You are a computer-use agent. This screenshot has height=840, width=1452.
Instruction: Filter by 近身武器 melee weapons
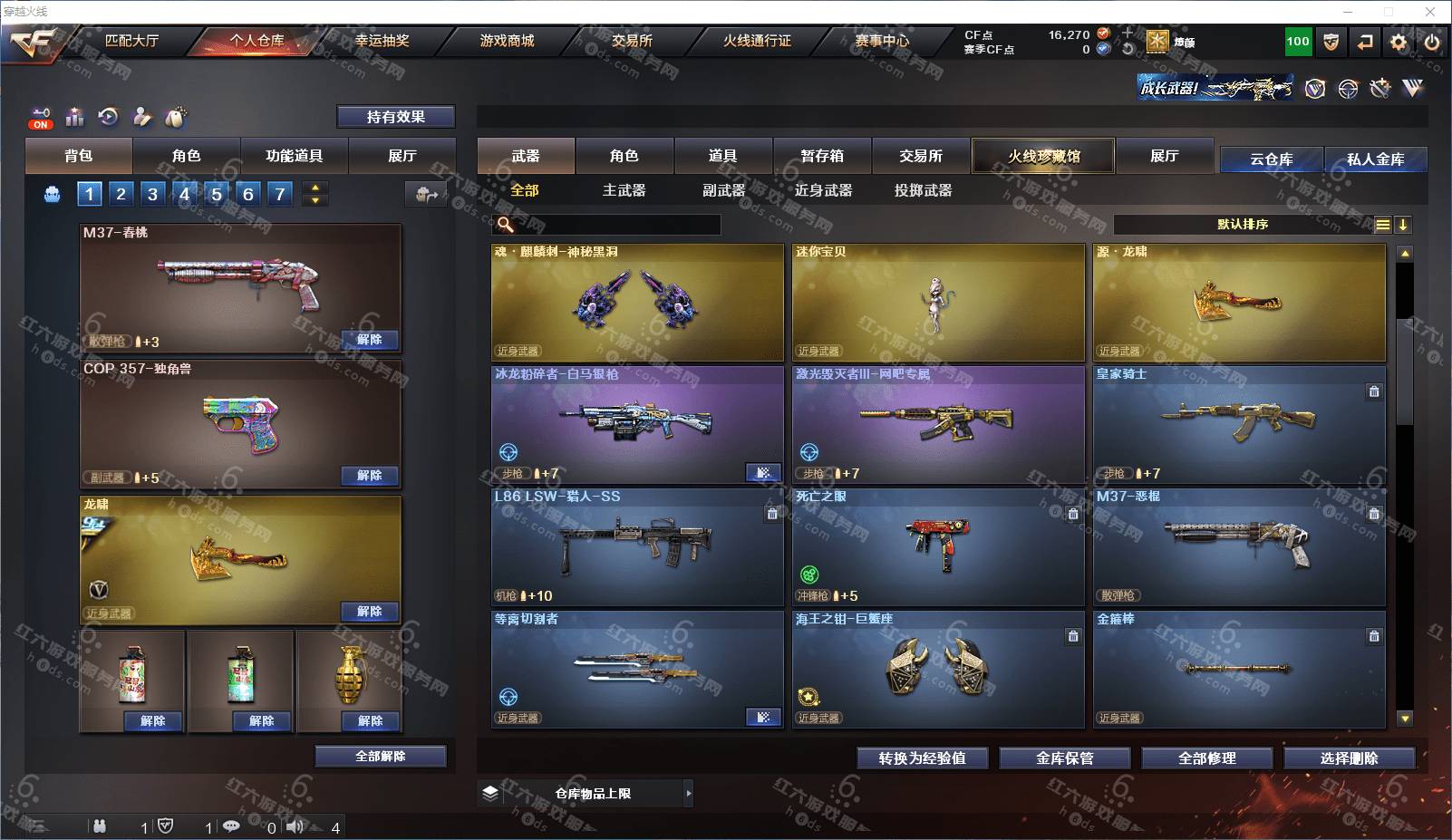823,190
